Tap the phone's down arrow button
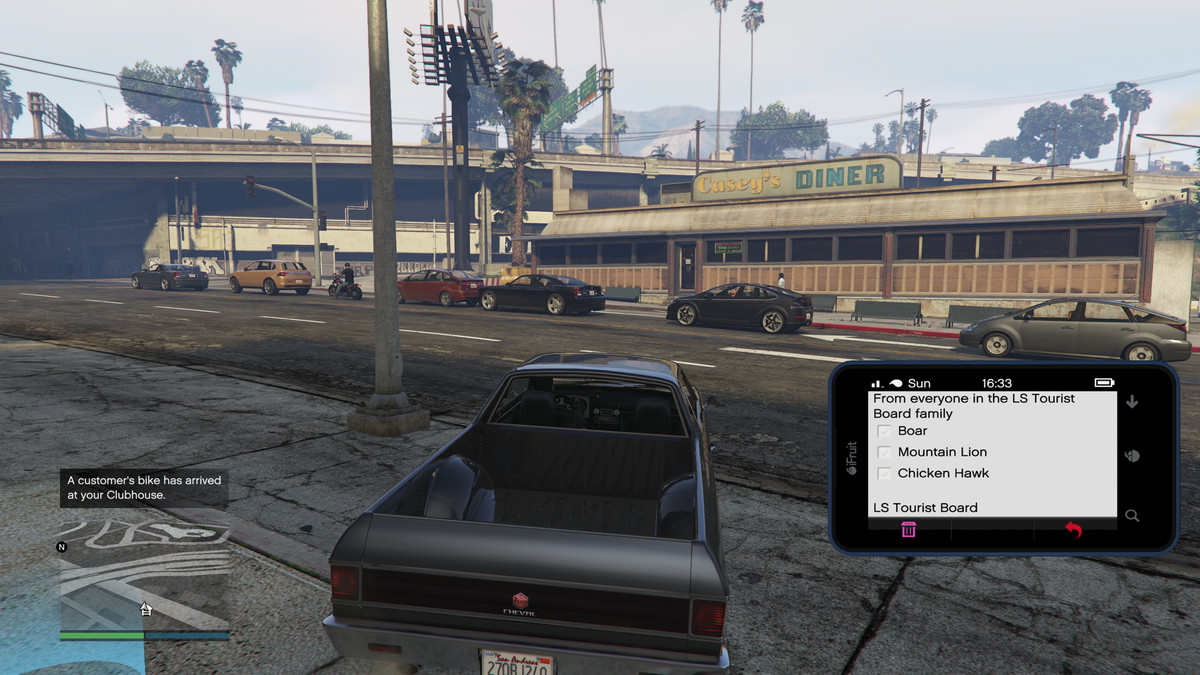The width and height of the screenshot is (1200, 675). point(1132,402)
